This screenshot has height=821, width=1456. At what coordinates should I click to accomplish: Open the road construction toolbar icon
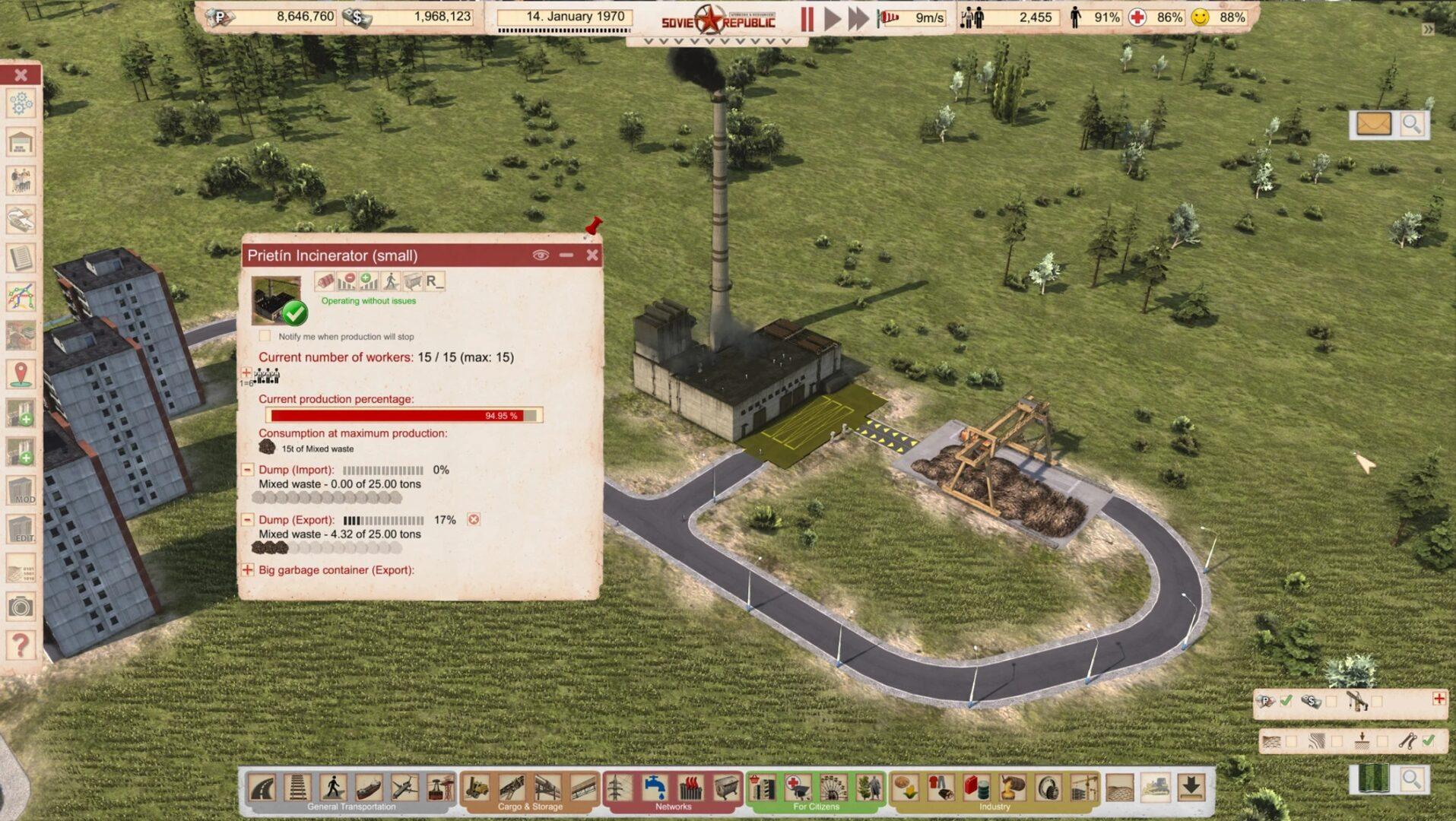pyautogui.click(x=262, y=788)
